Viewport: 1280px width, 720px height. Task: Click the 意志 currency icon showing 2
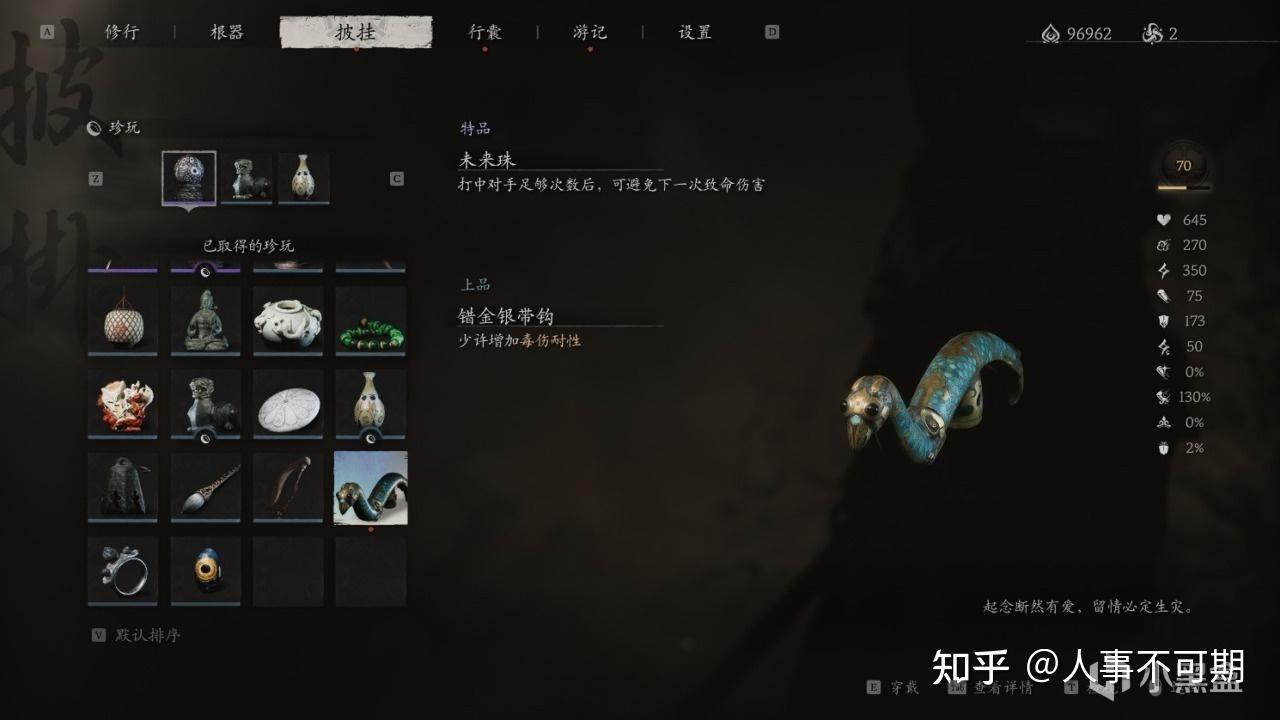(1152, 33)
